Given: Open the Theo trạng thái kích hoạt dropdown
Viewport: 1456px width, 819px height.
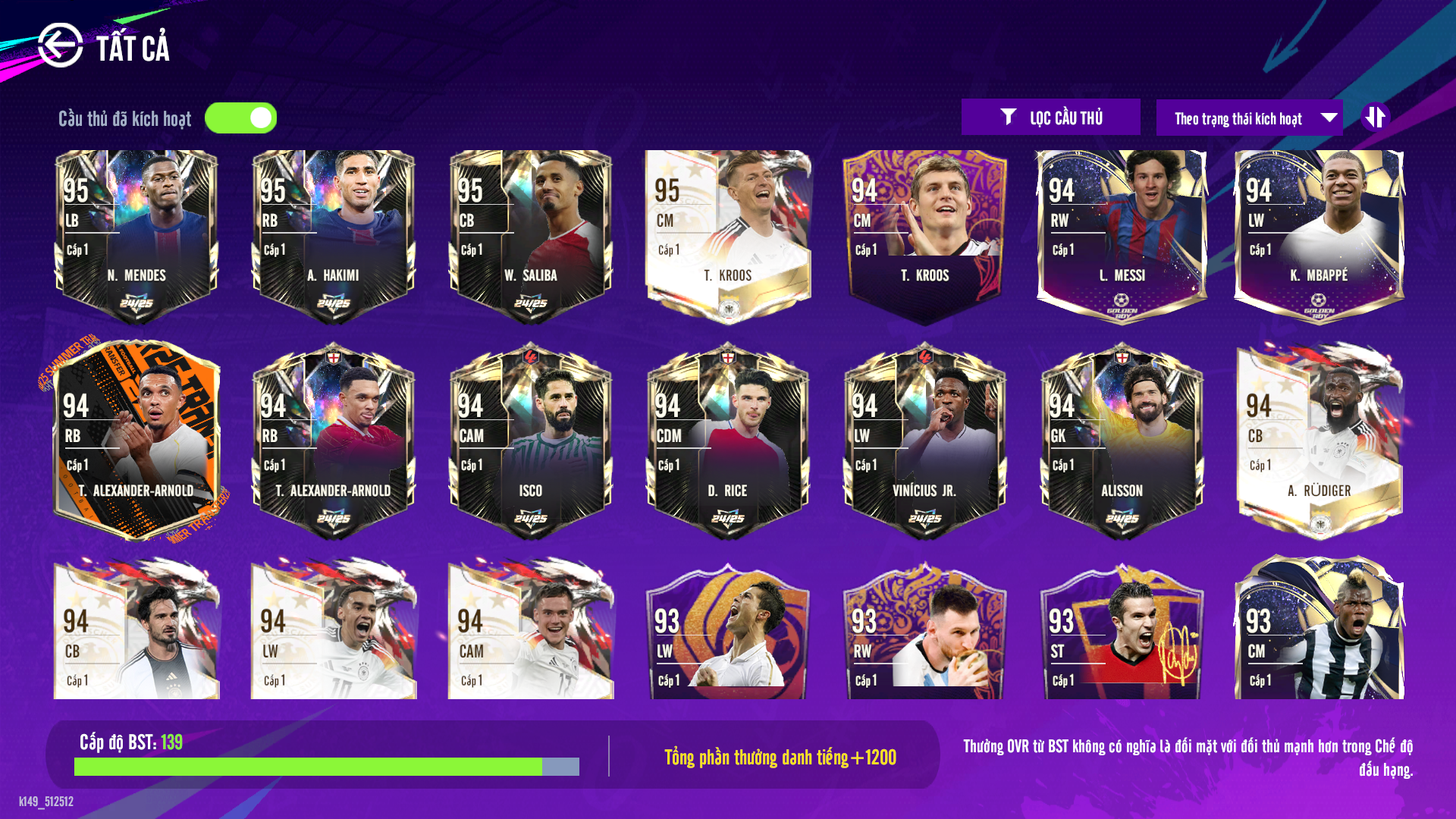Looking at the screenshot, I should (1247, 118).
